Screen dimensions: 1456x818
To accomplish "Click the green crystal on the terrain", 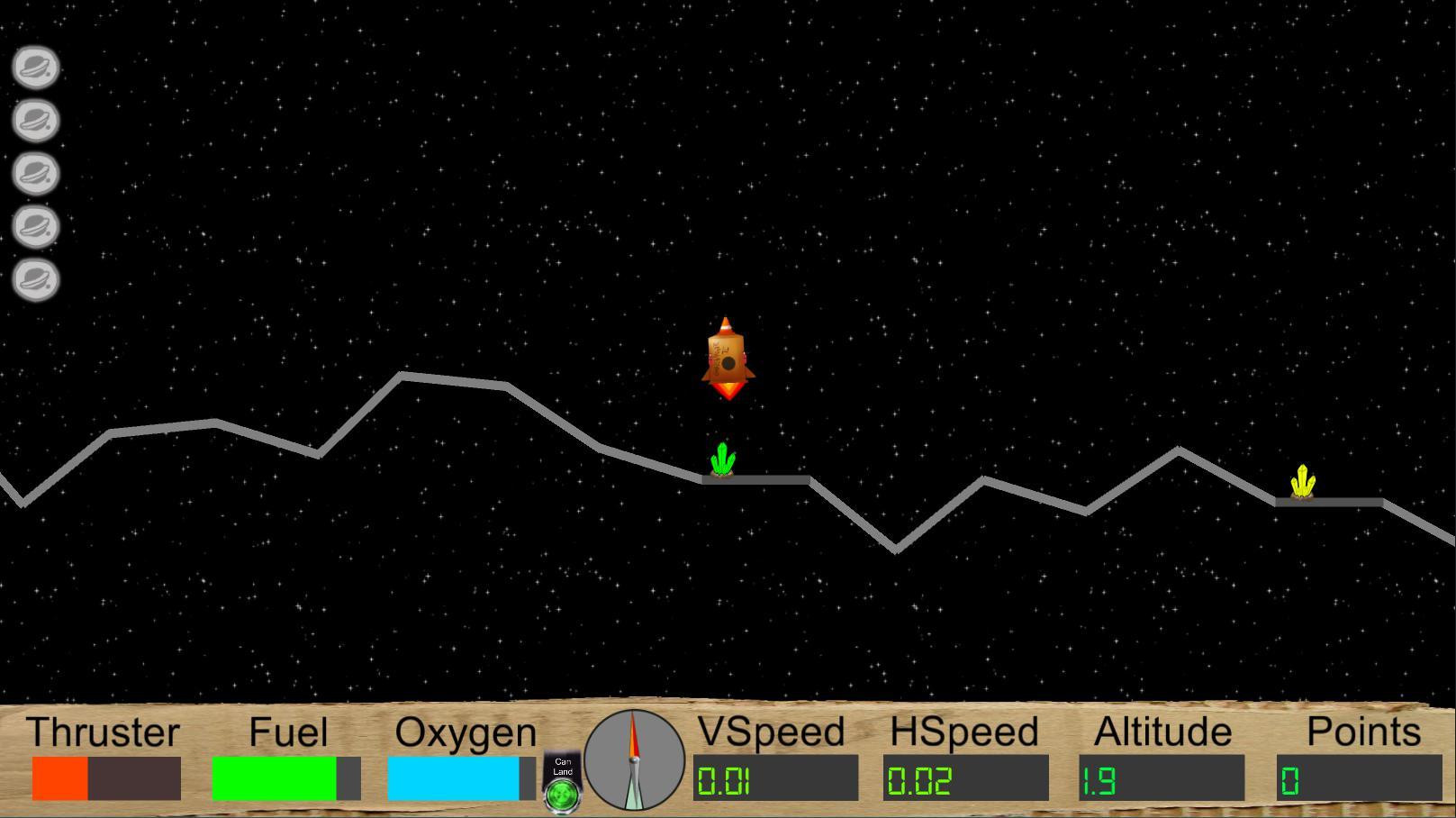I will click(x=720, y=460).
